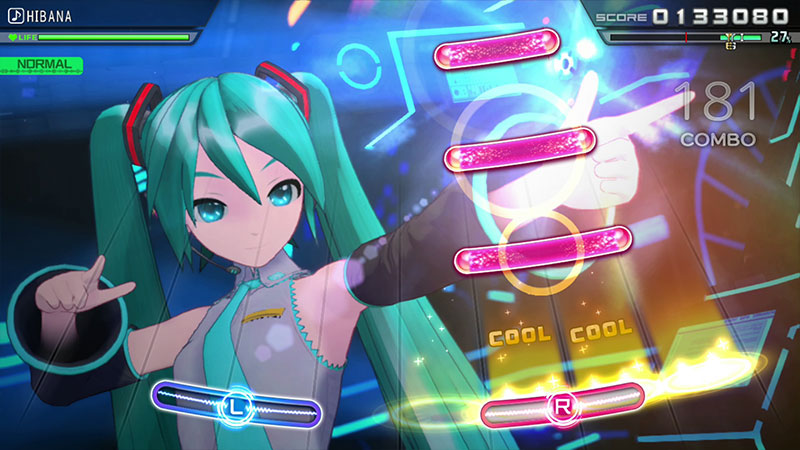
Task: Hit the pink R target bar
Action: point(563,408)
